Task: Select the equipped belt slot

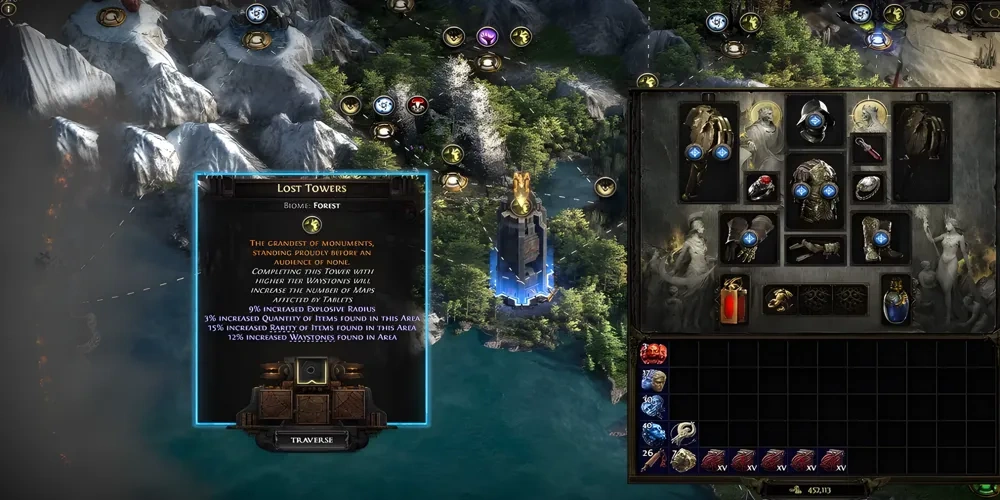Action: [x=815, y=248]
